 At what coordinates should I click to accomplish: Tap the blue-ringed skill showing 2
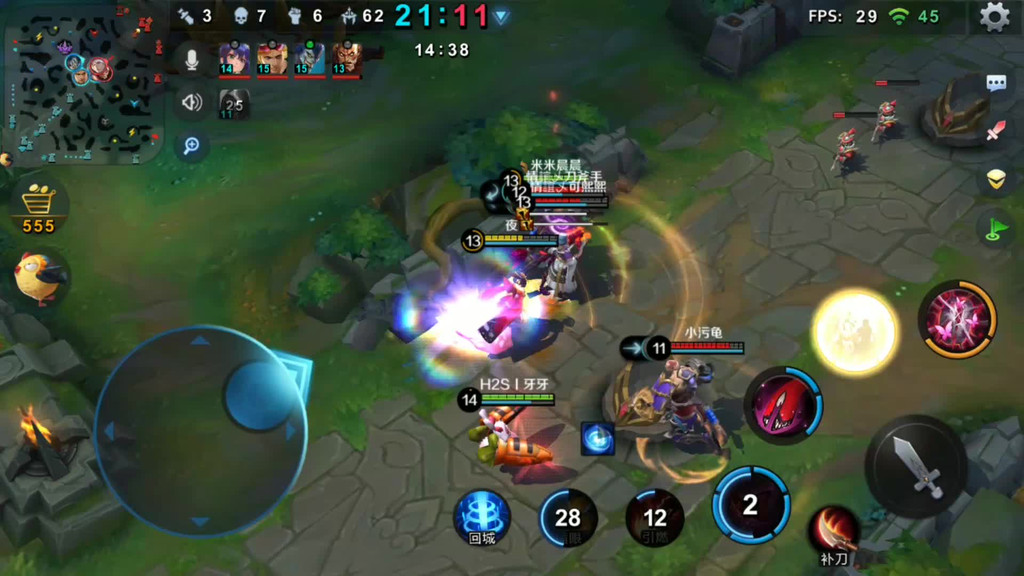(x=750, y=505)
